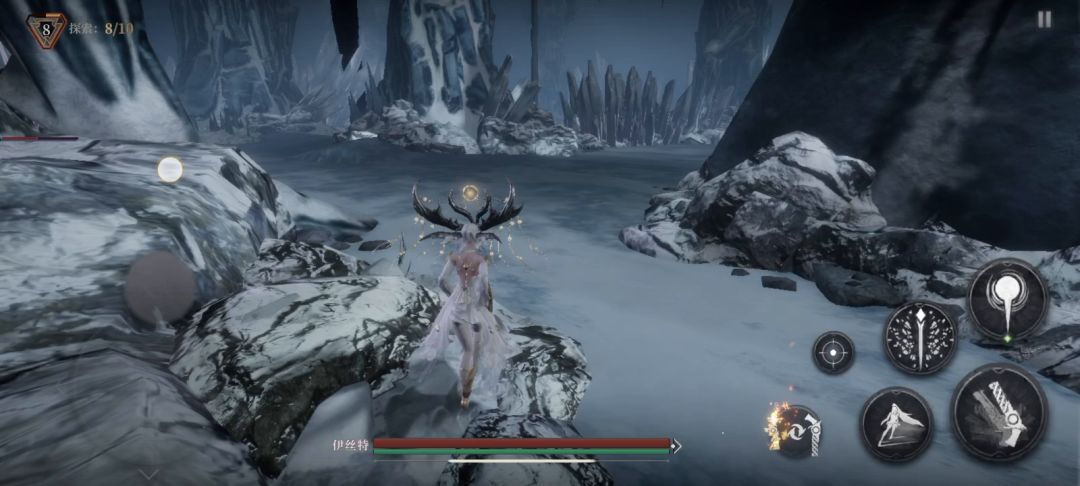Image resolution: width=1080 pixels, height=486 pixels.
Task: Tap the crosshair lock-on target icon
Action: pos(833,353)
